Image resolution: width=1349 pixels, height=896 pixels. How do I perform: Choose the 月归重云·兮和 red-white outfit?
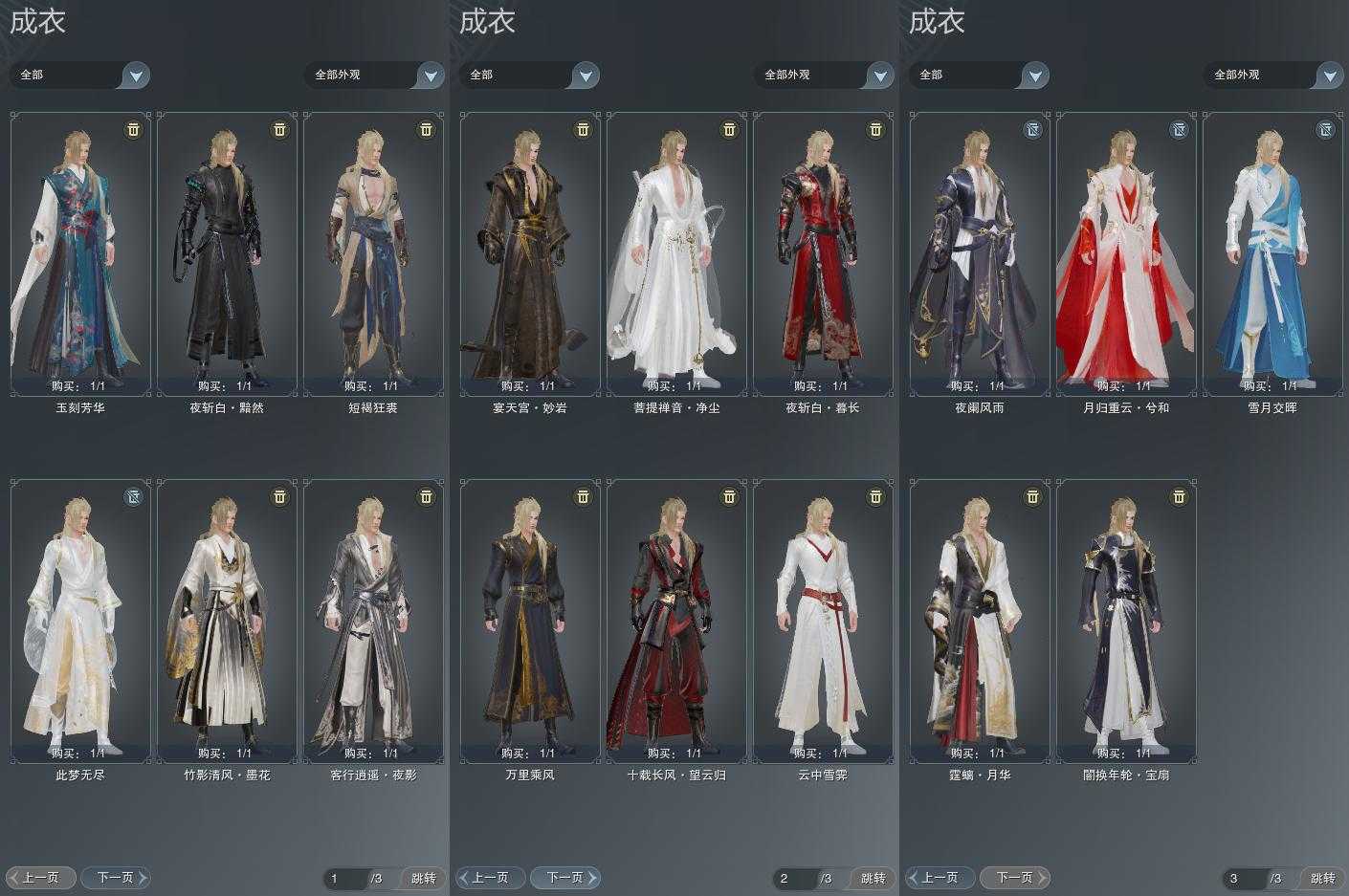pyautogui.click(x=1126, y=253)
